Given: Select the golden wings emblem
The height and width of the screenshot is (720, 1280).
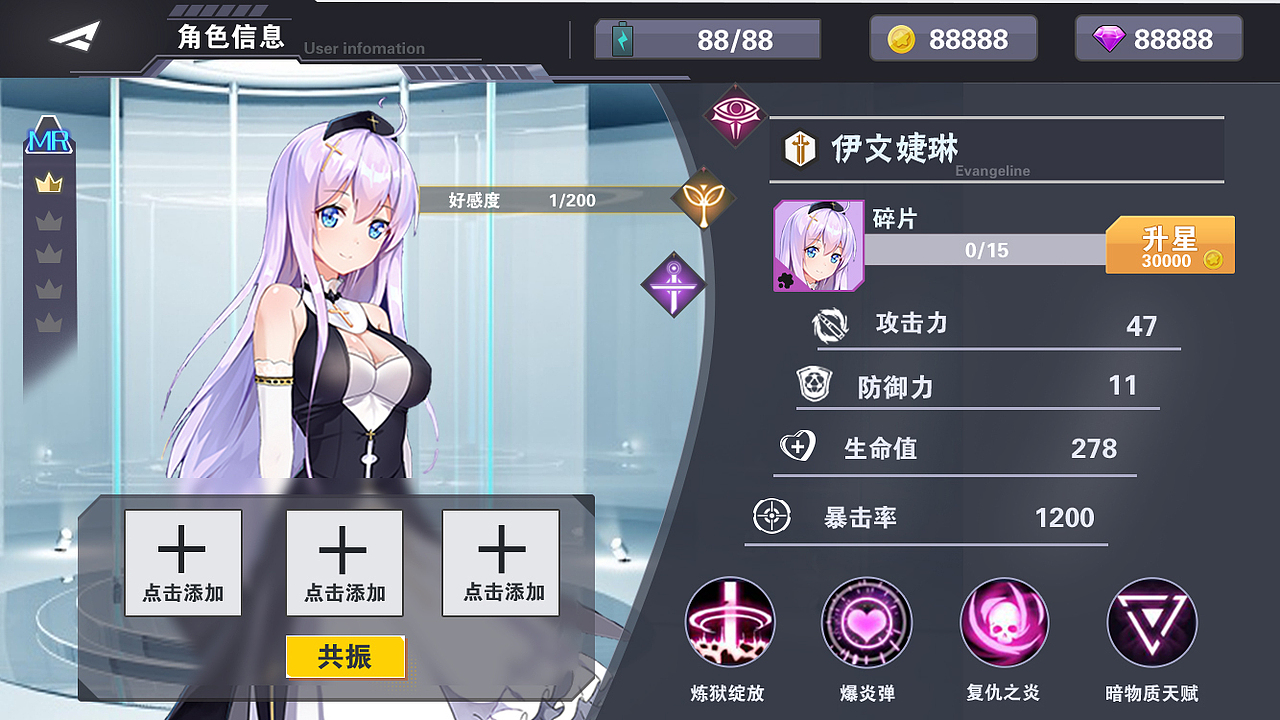Looking at the screenshot, I should click(x=705, y=198).
